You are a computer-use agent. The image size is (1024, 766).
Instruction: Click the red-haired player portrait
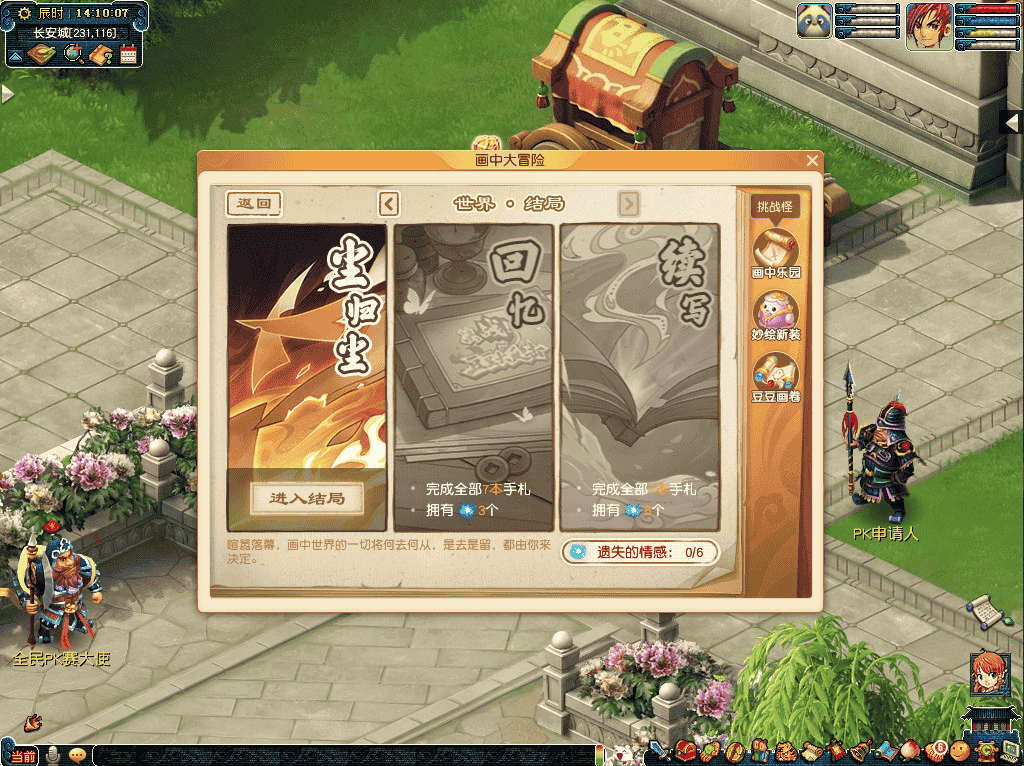(929, 26)
